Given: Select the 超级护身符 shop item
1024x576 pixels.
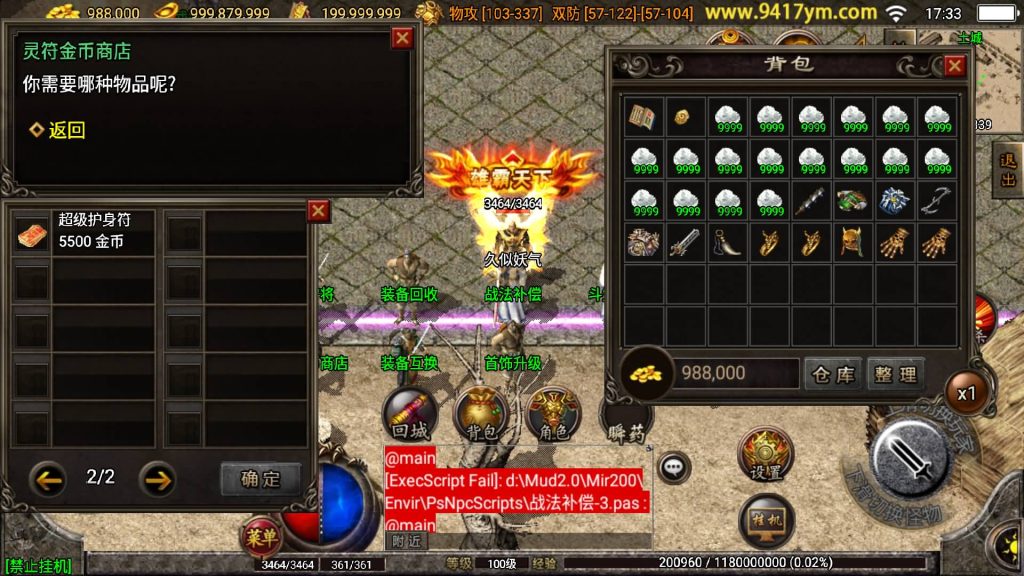Looking at the screenshot, I should point(83,231).
